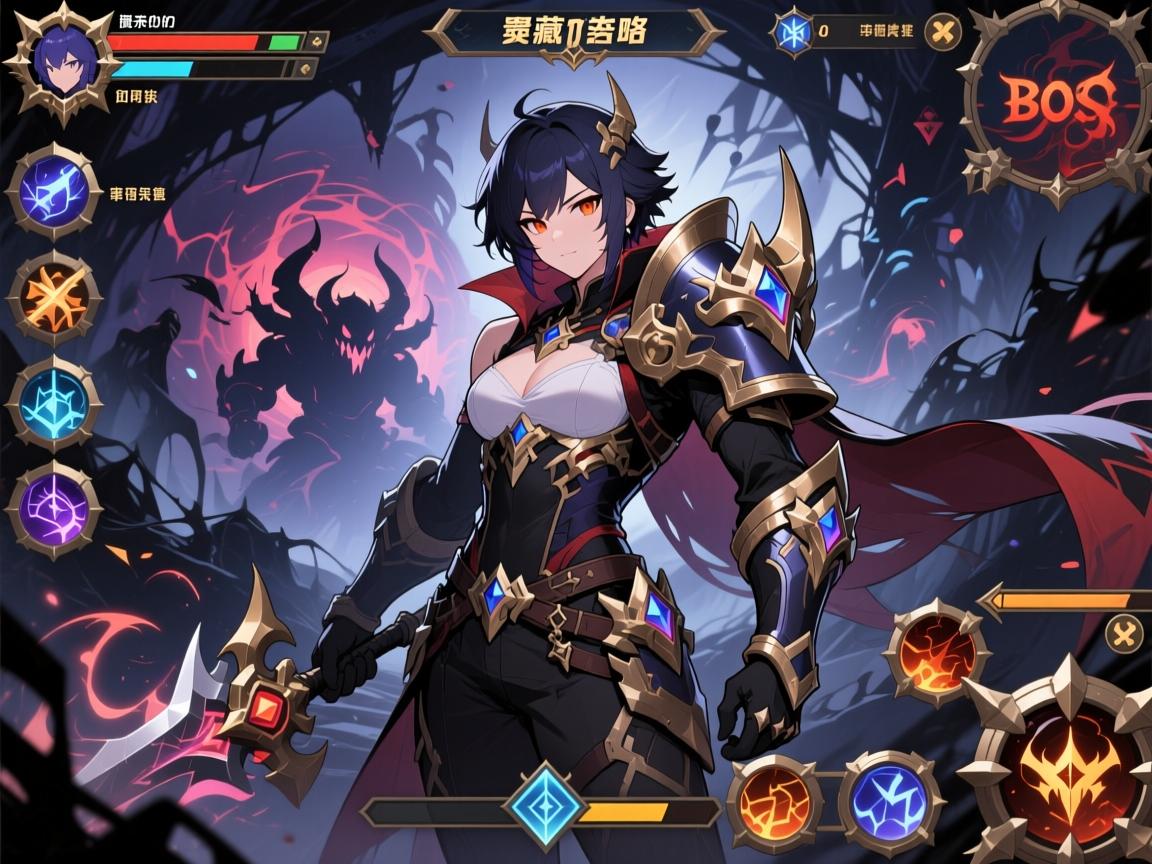This screenshot has height=864, width=1152.
Task: Use the lava orb skill below the orange bar
Action: [936, 653]
